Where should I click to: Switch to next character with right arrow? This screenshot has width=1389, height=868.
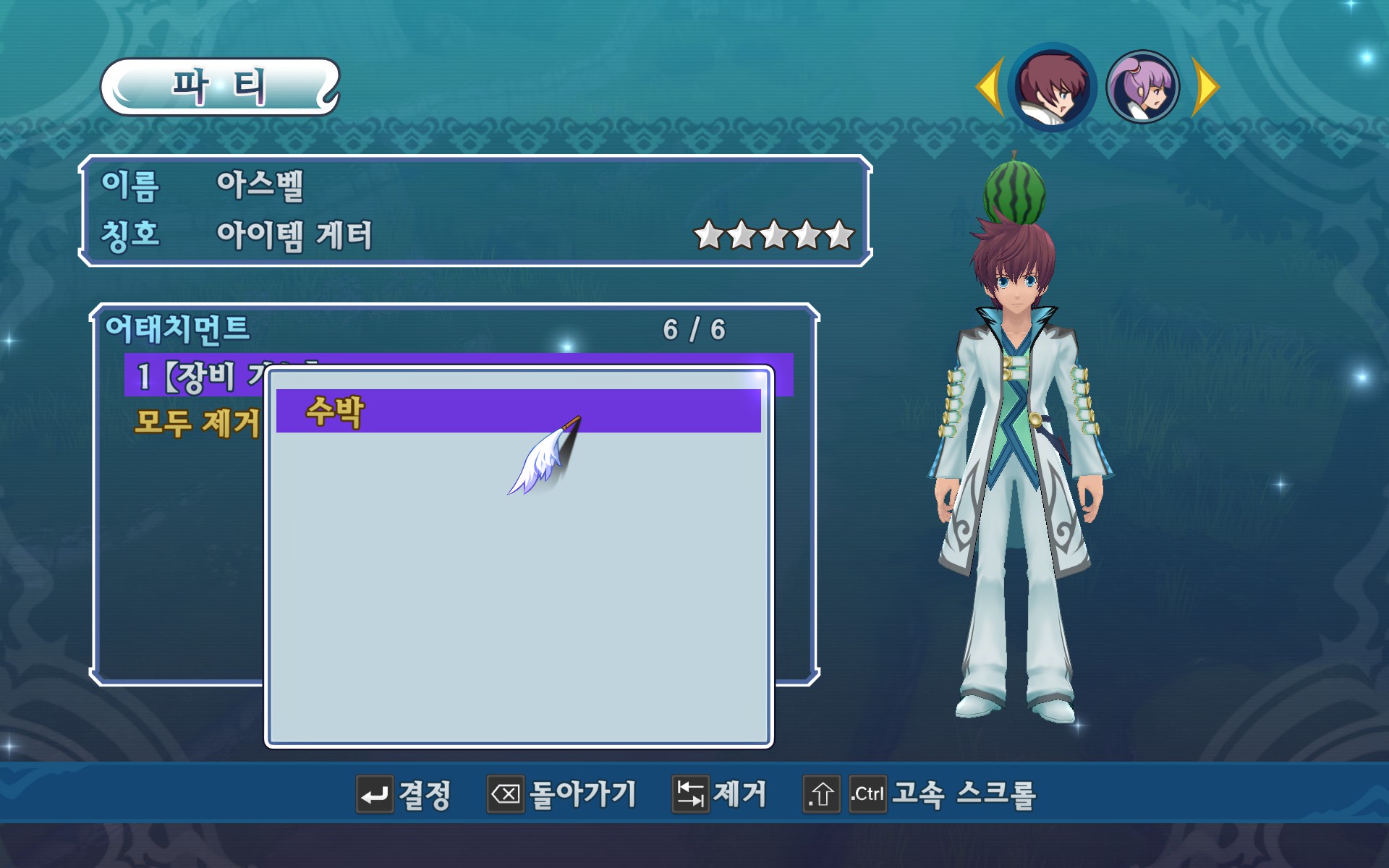tap(1206, 88)
